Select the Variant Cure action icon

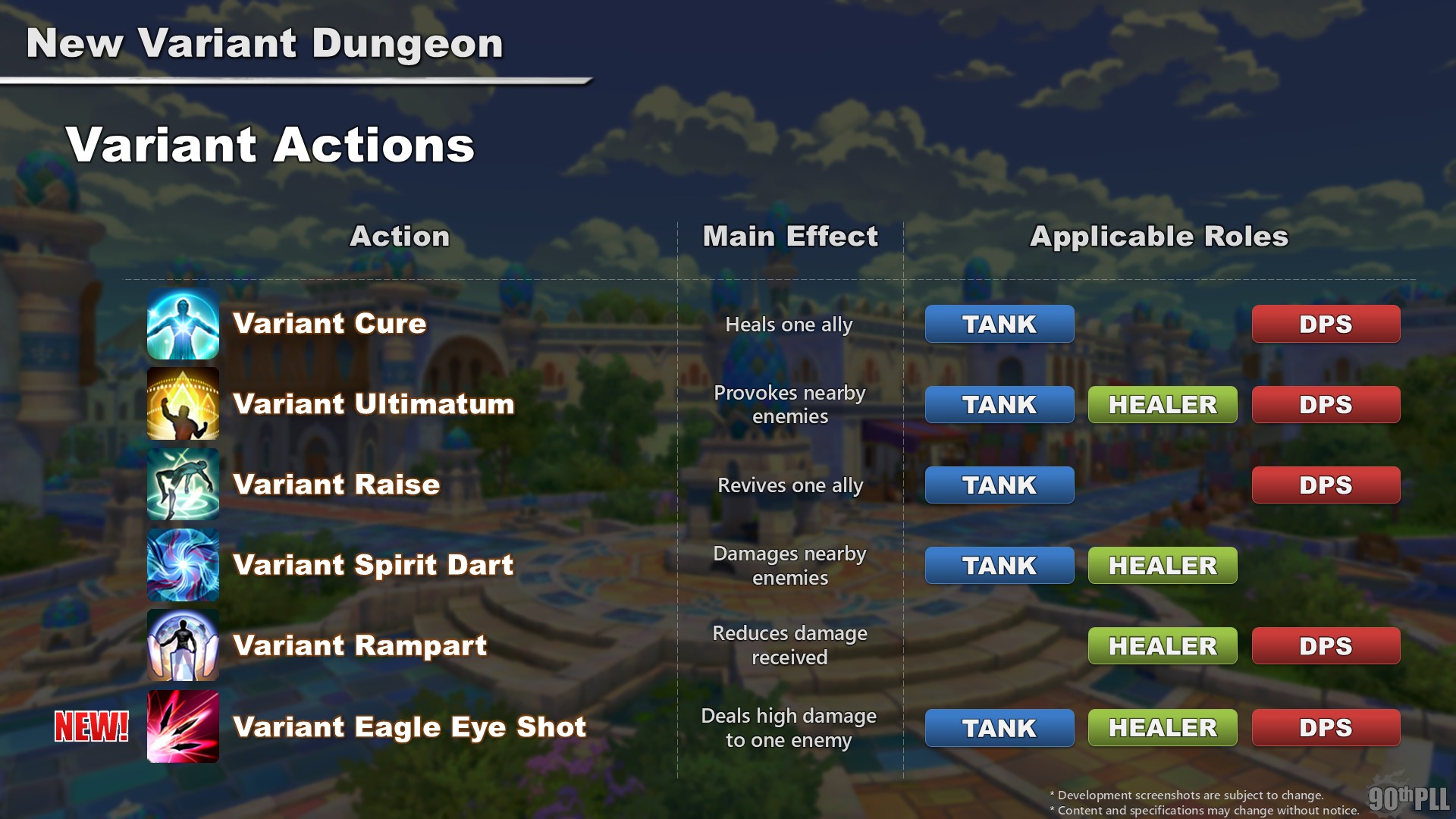[183, 324]
